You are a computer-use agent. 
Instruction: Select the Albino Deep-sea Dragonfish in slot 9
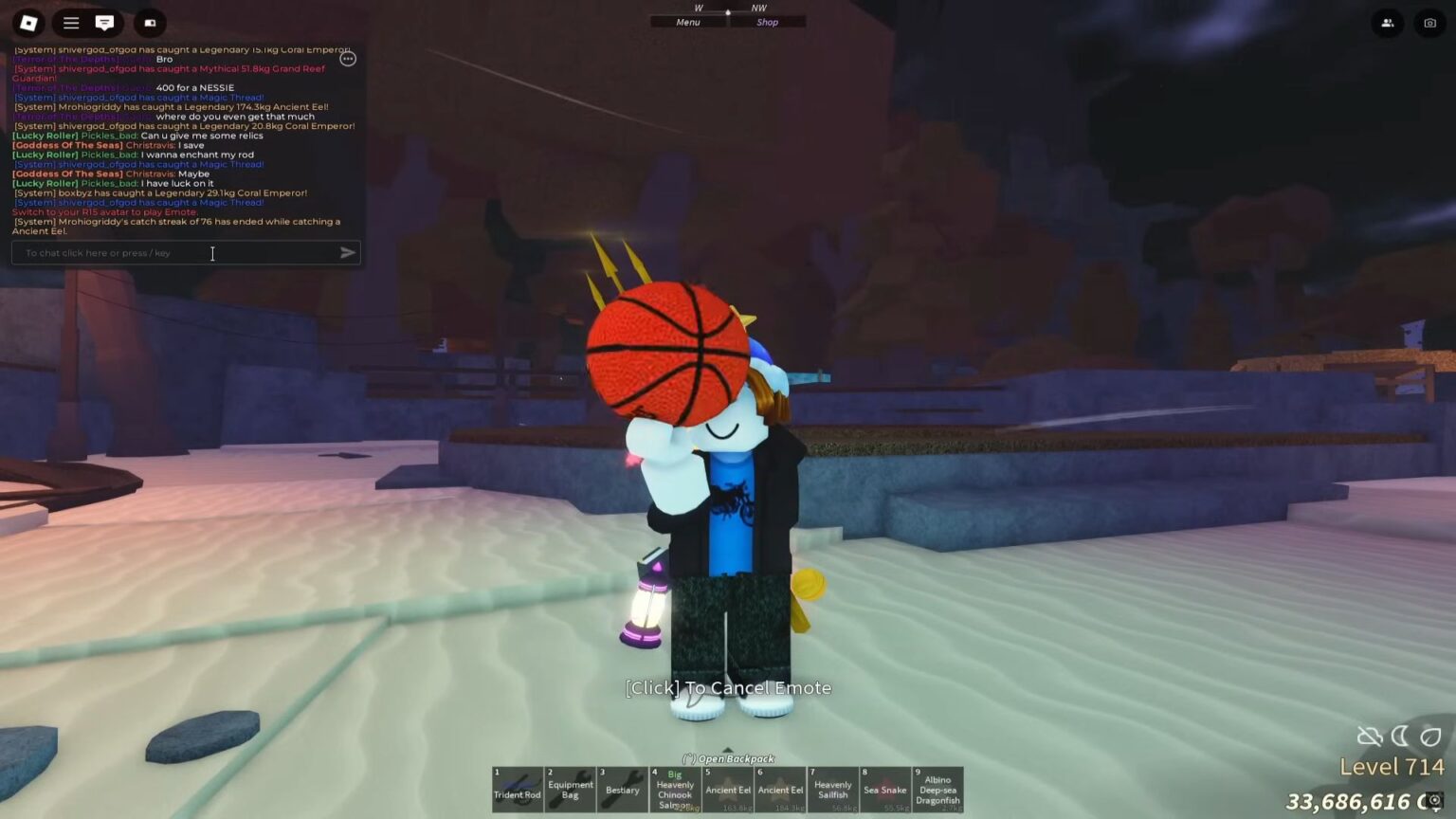point(937,789)
